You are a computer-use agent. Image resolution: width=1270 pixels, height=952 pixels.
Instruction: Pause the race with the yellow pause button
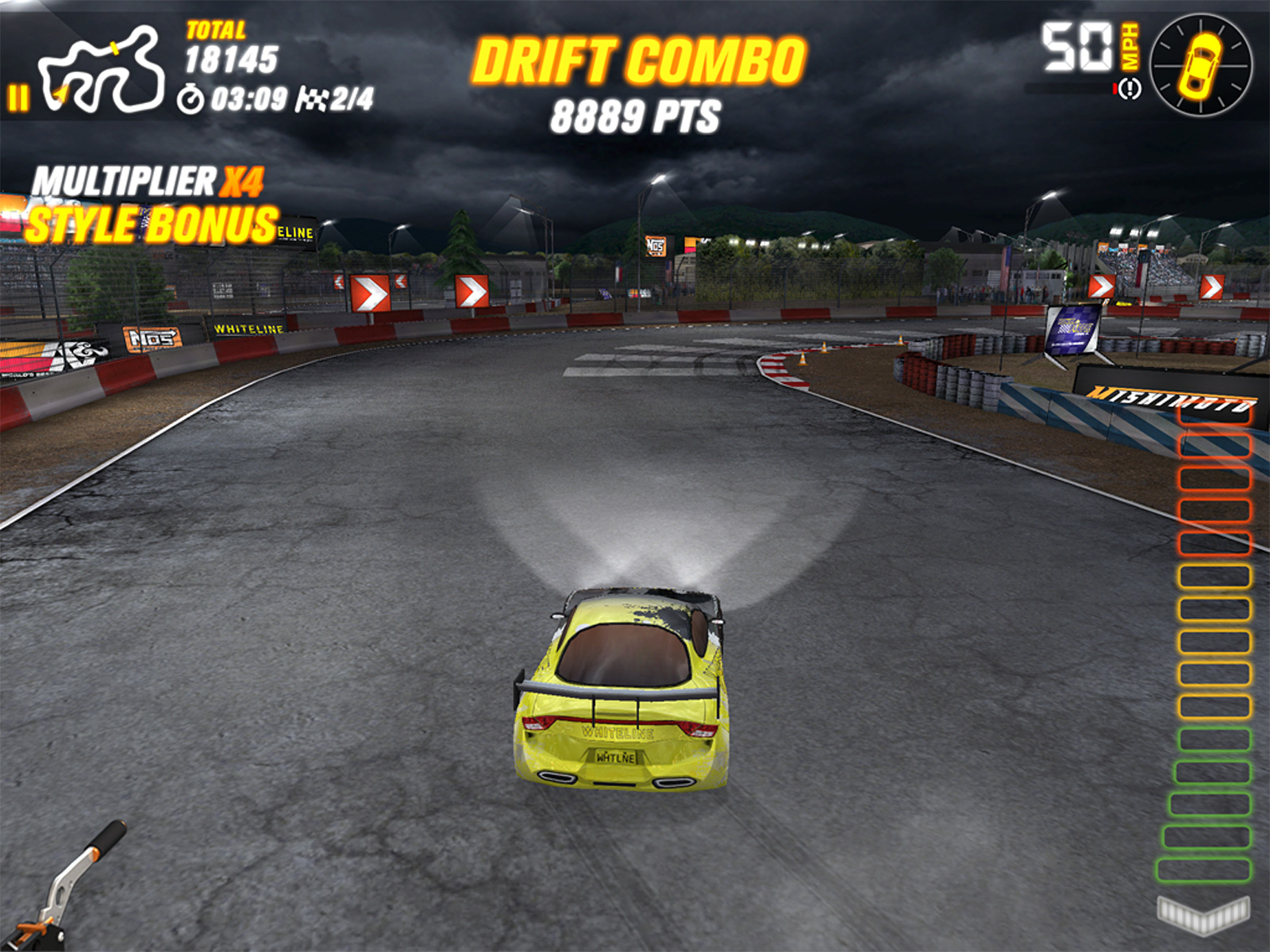(x=18, y=98)
